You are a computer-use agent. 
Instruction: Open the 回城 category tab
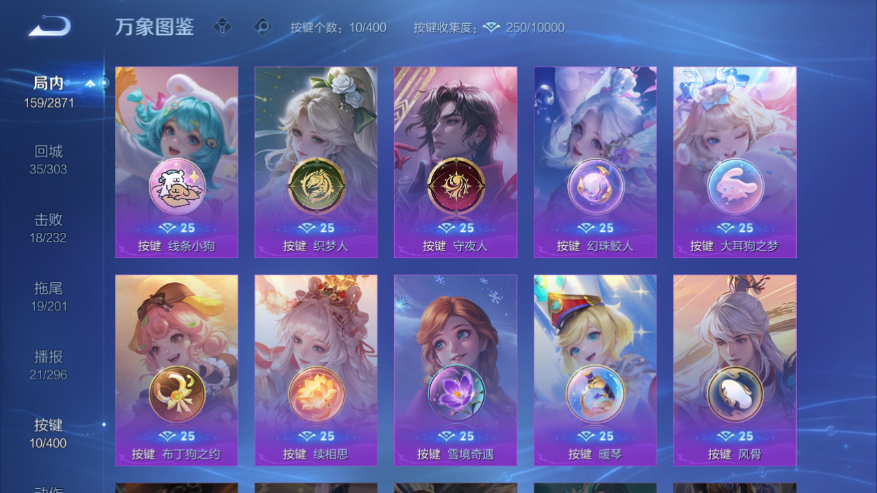[48, 158]
